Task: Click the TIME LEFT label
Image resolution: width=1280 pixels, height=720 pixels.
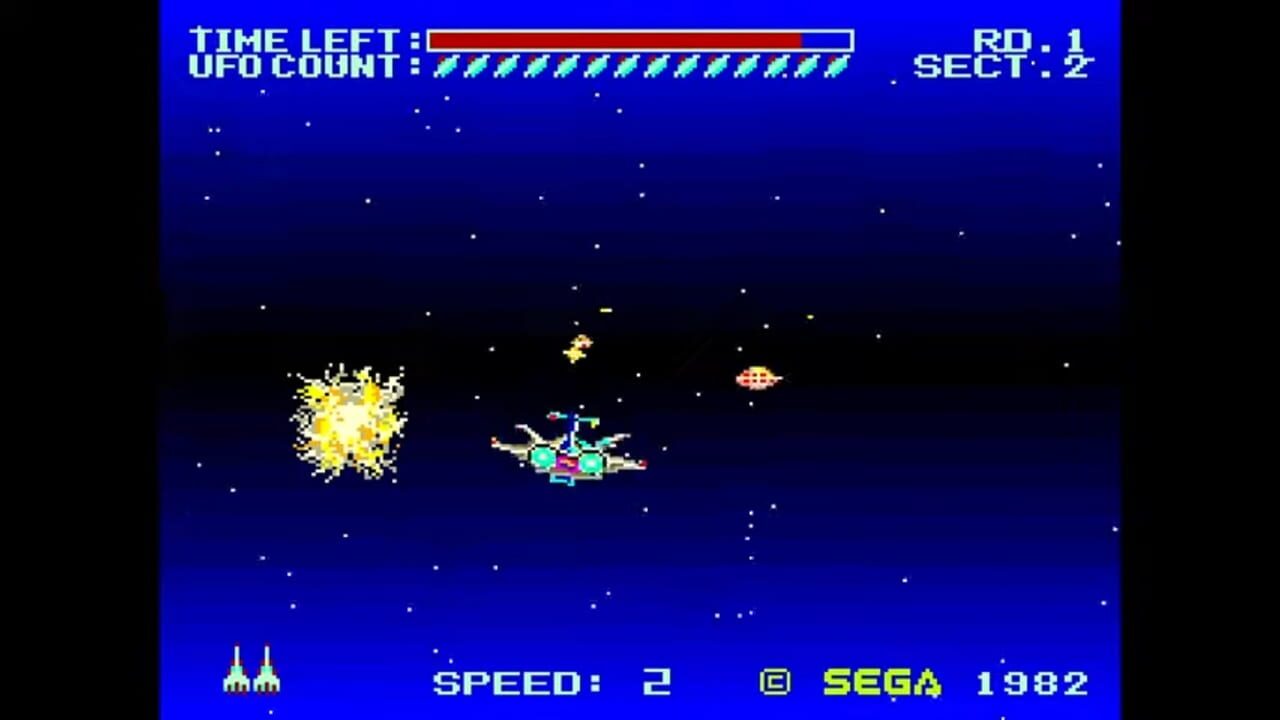Action: pos(297,41)
